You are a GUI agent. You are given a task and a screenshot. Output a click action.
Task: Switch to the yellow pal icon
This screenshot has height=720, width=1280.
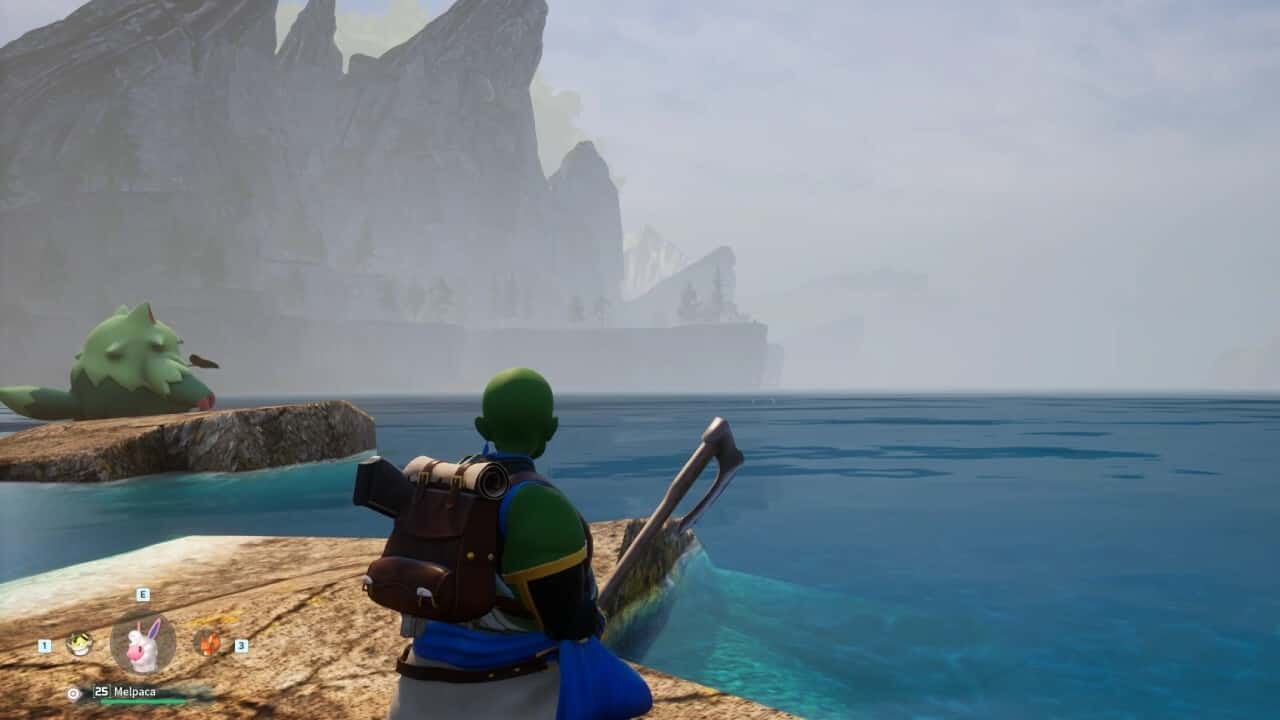[x=79, y=643]
